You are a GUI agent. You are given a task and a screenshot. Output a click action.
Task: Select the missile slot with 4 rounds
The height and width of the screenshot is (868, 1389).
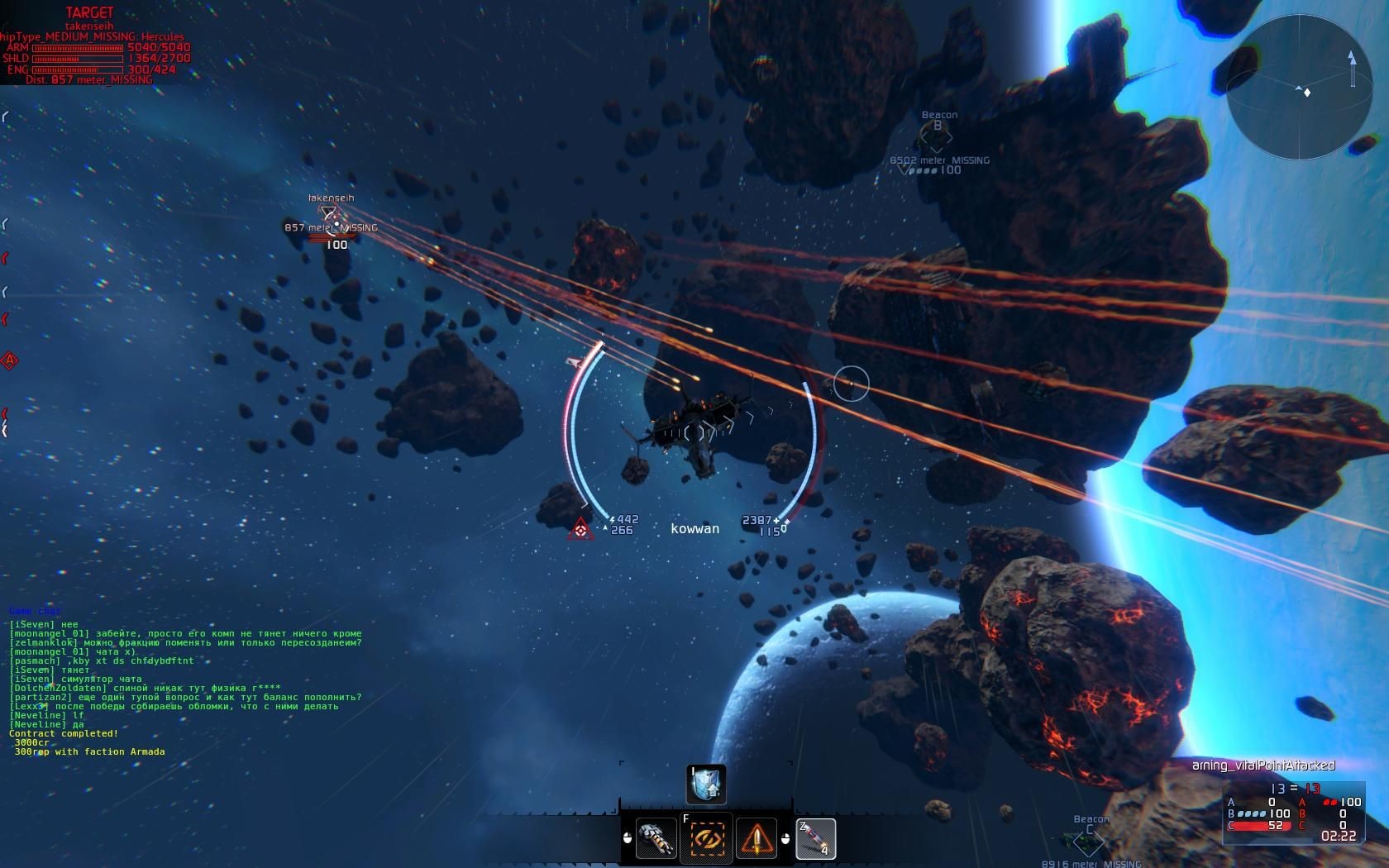(814, 838)
